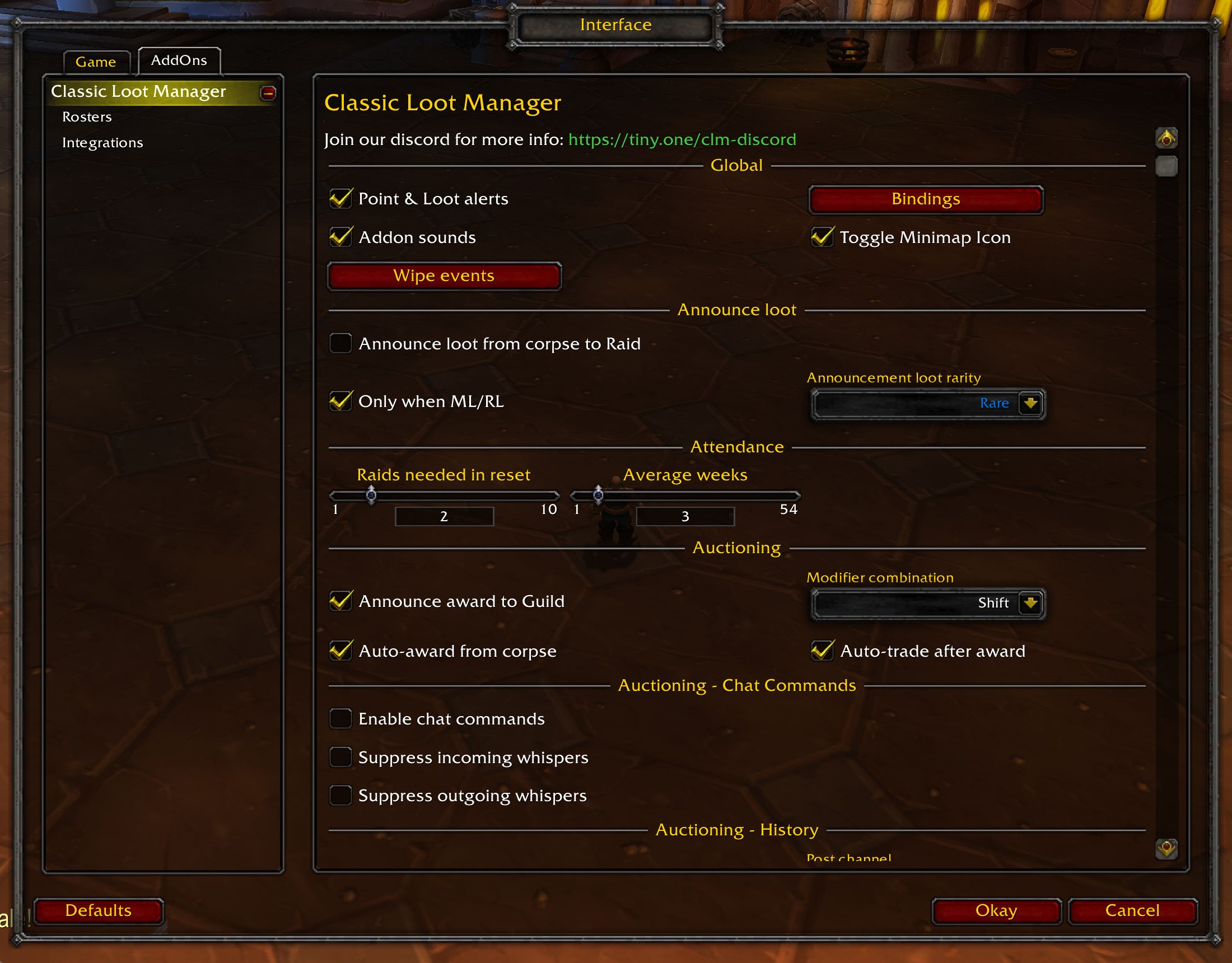1232x963 pixels.
Task: Open the clm-discord invite link
Action: coord(682,139)
